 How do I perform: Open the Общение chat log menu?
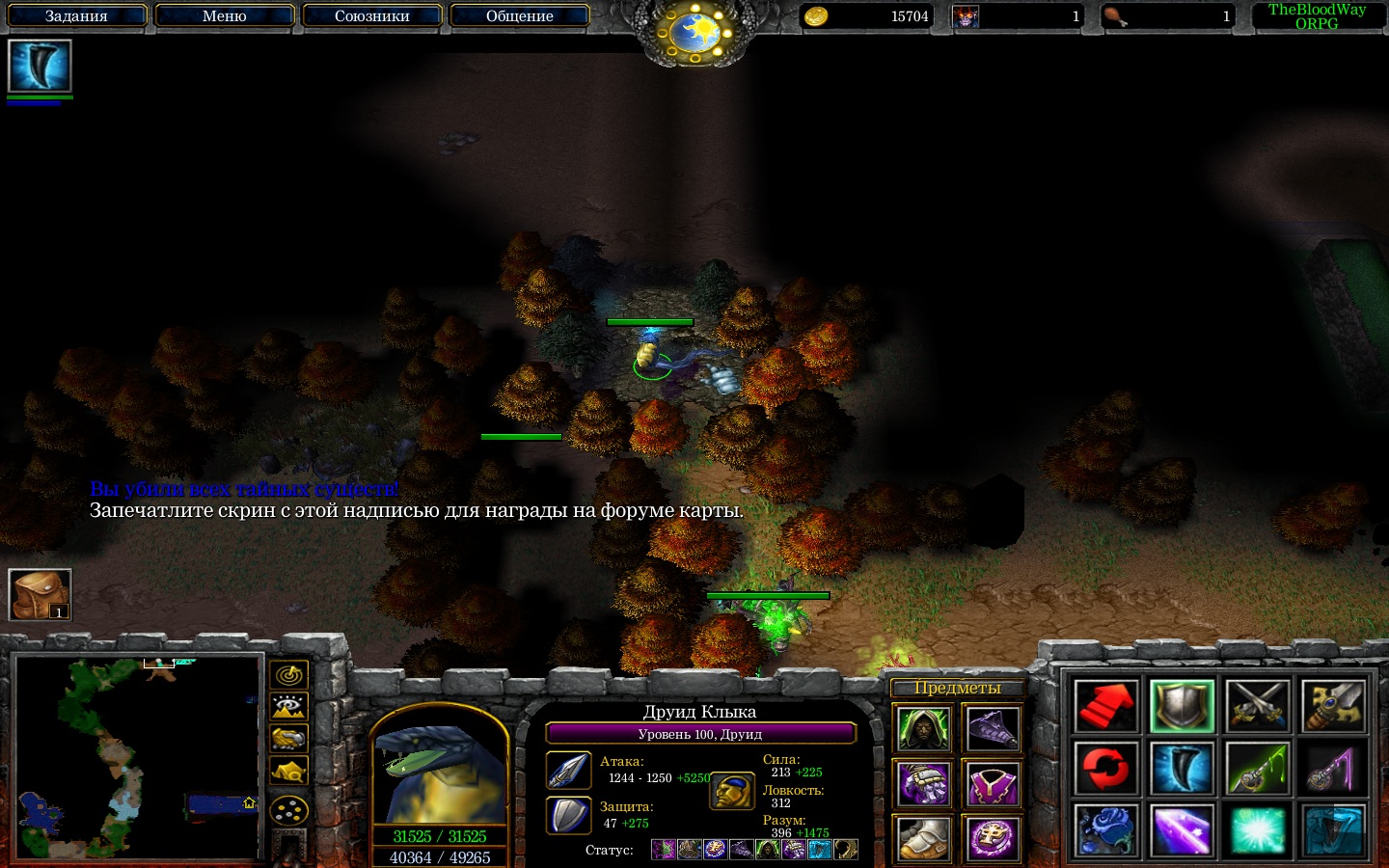[x=519, y=16]
